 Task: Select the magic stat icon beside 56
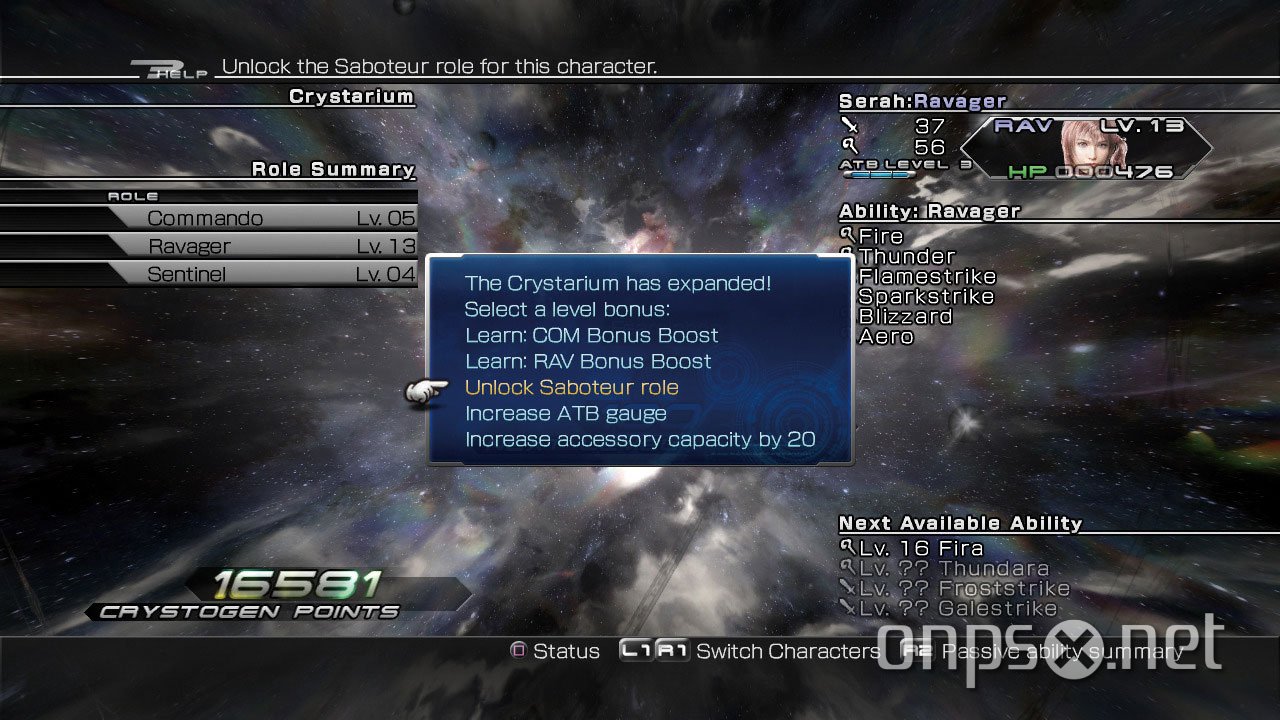click(852, 146)
